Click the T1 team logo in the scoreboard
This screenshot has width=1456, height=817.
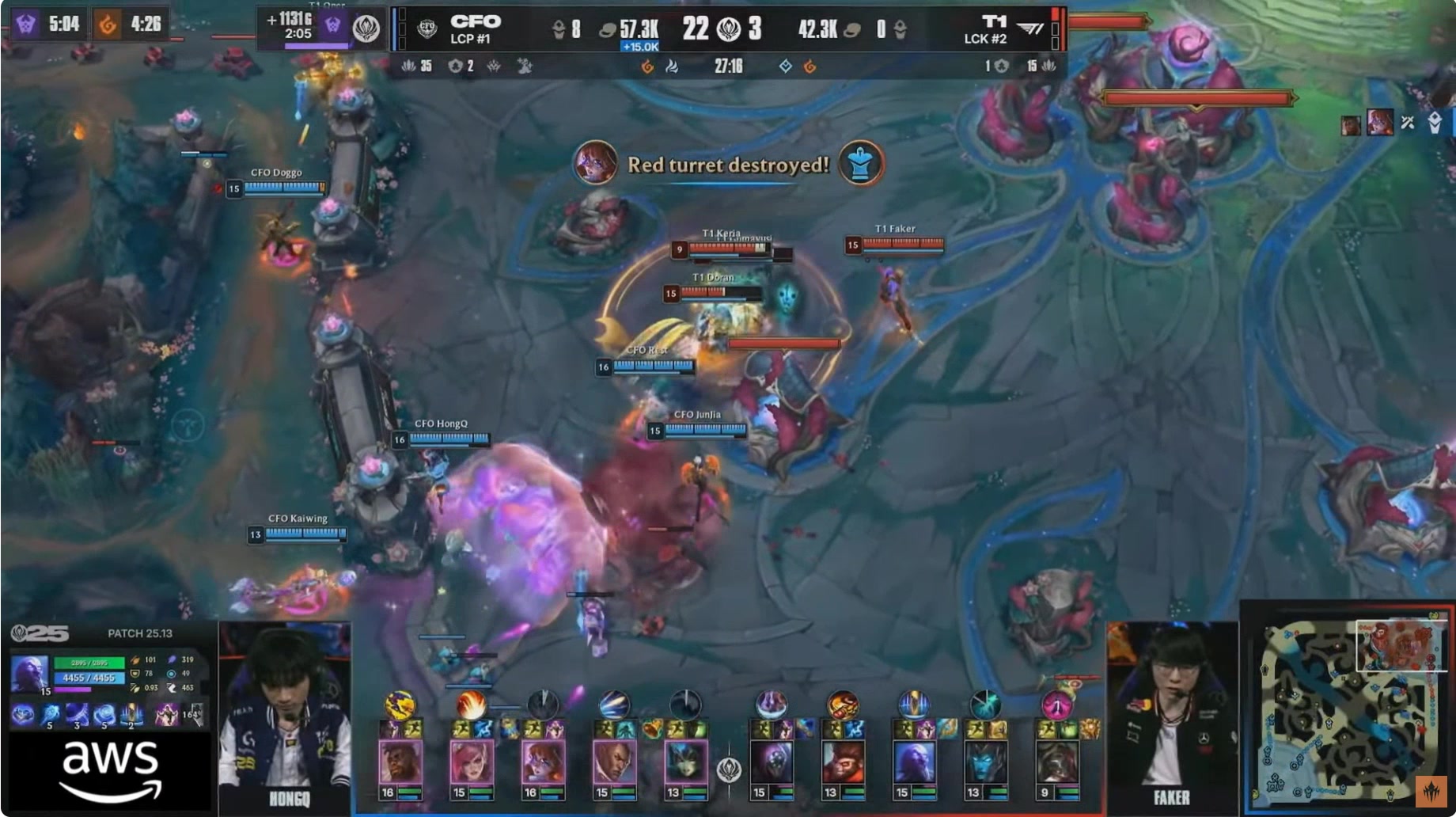click(x=1030, y=29)
